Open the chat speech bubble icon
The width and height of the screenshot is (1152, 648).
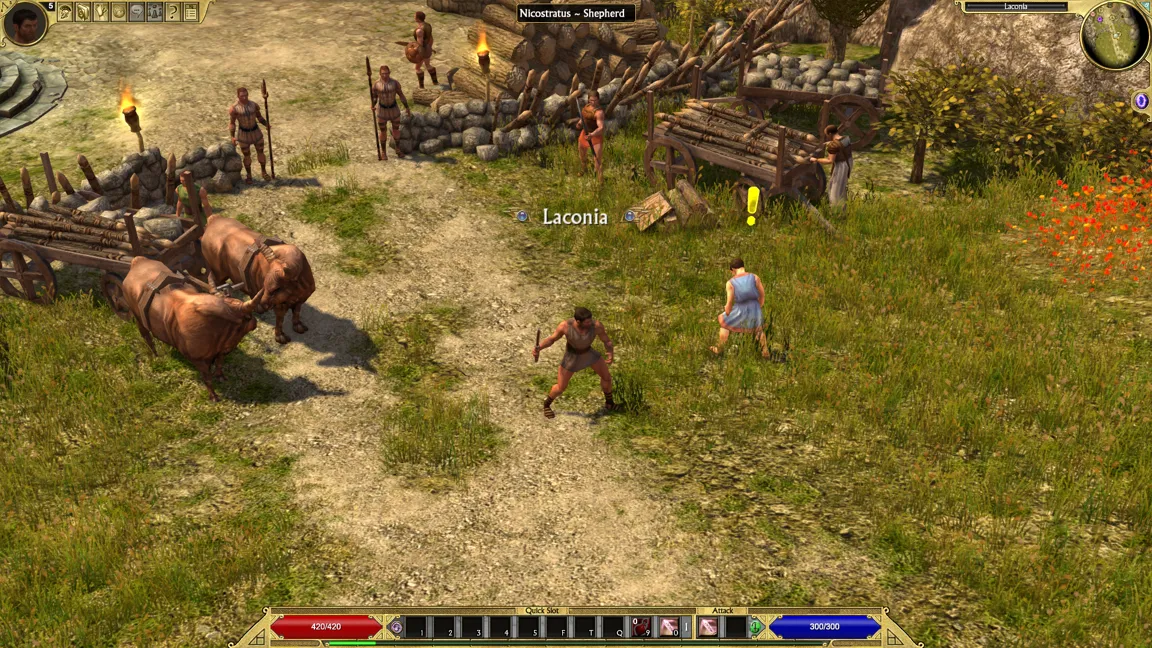[x=137, y=12]
